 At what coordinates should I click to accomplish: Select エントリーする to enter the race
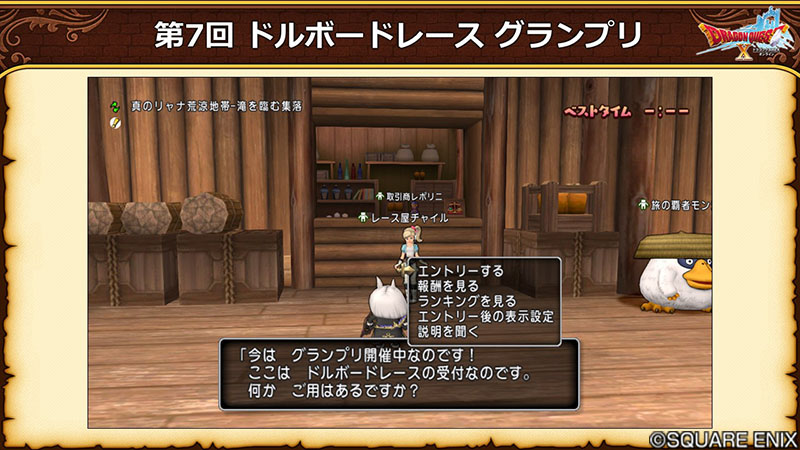459,271
